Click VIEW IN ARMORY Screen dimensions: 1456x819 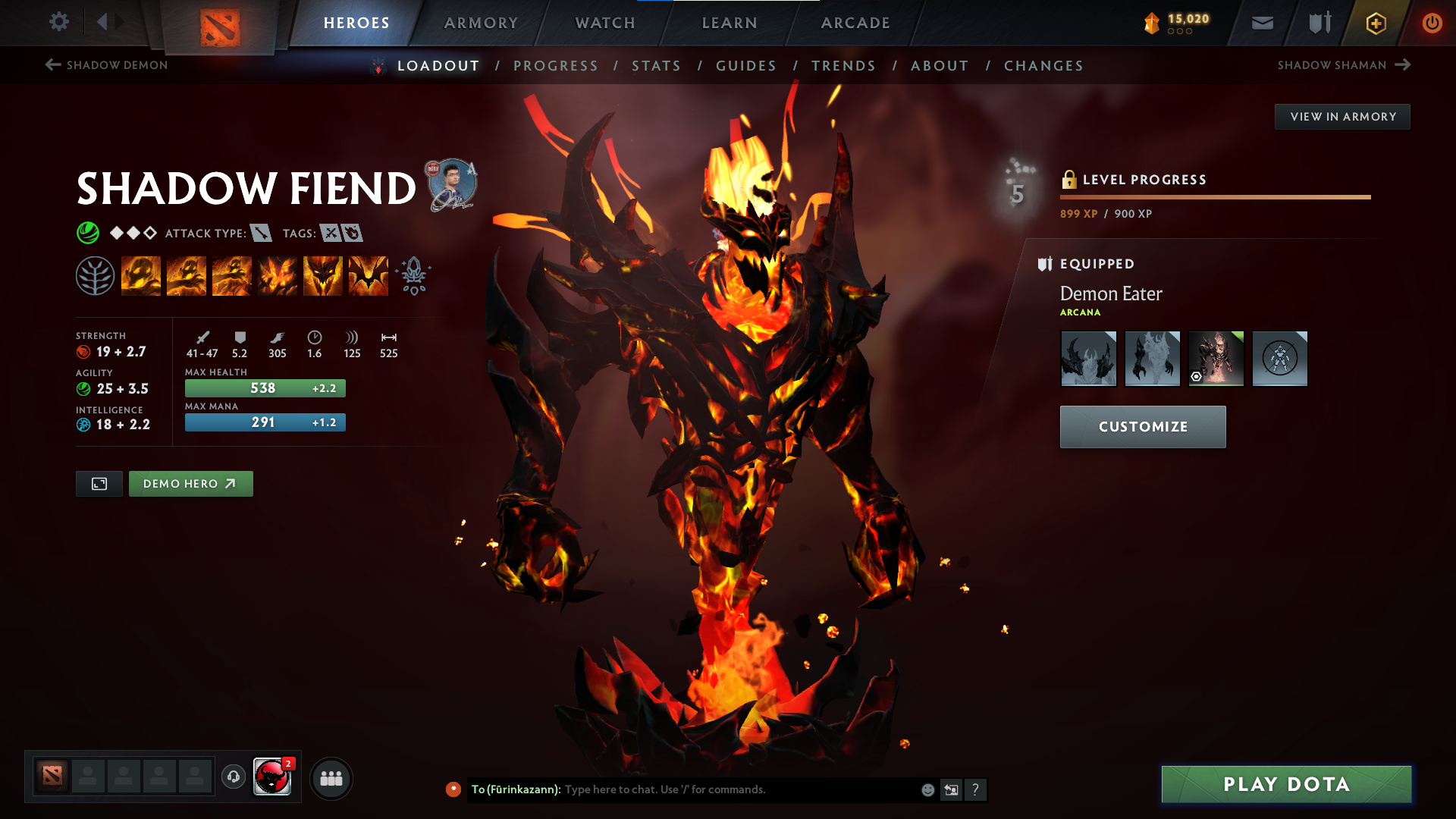(1342, 116)
